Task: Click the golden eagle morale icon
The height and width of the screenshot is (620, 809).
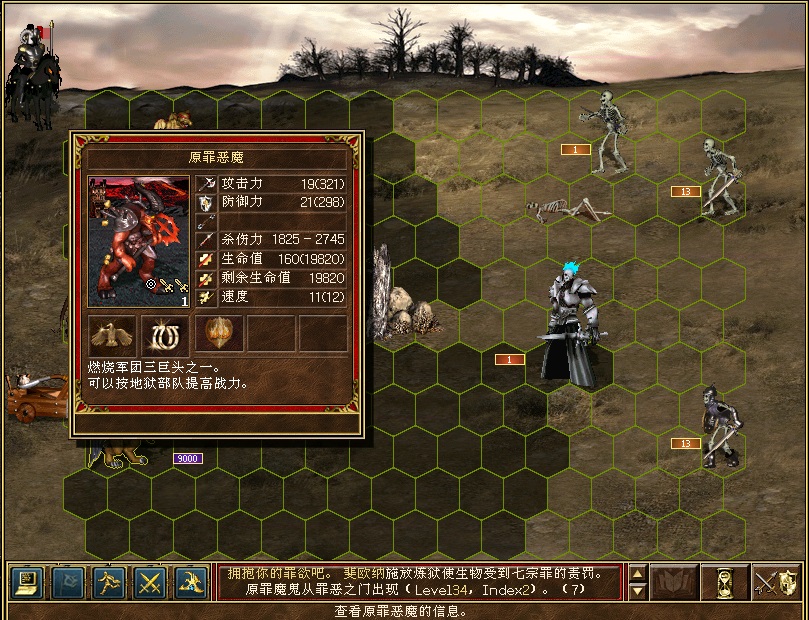Action: 113,333
